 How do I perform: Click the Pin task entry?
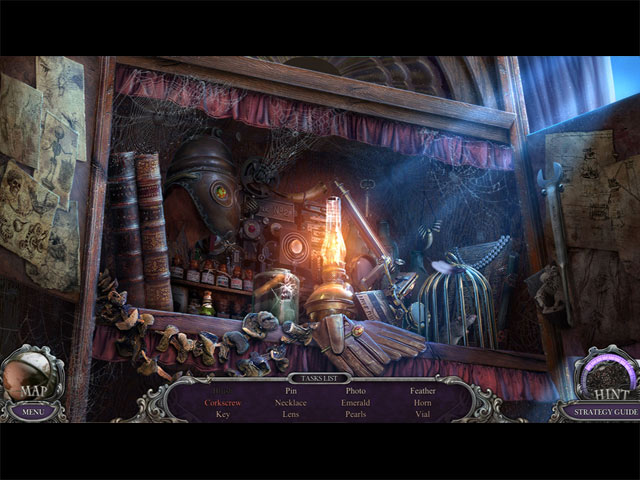tap(291, 391)
